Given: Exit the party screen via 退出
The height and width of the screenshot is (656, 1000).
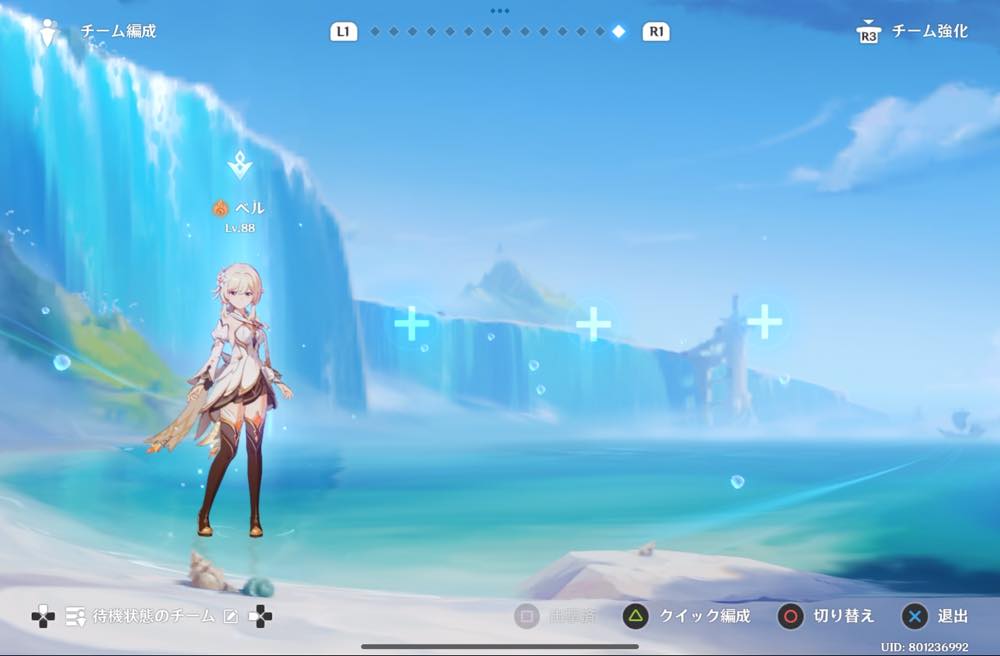Looking at the screenshot, I should click(x=952, y=616).
